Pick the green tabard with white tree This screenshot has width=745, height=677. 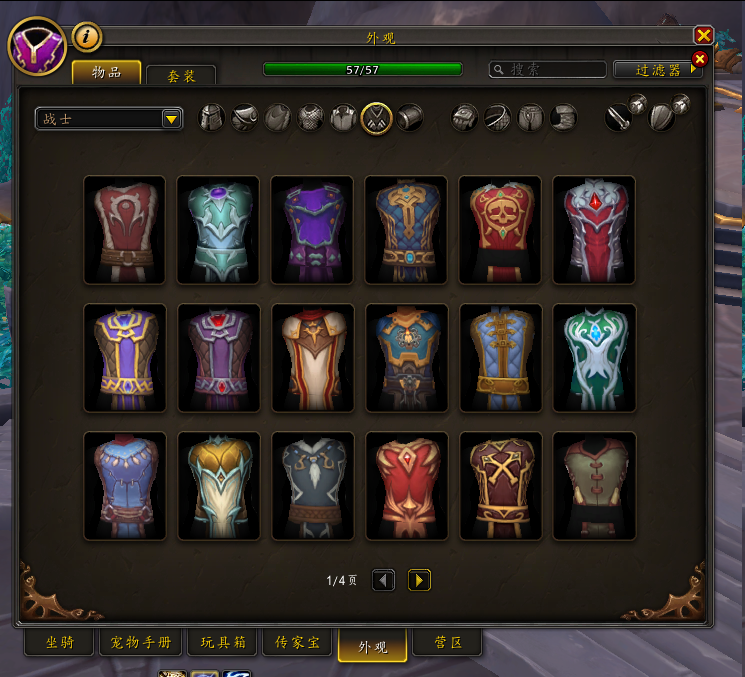(594, 358)
